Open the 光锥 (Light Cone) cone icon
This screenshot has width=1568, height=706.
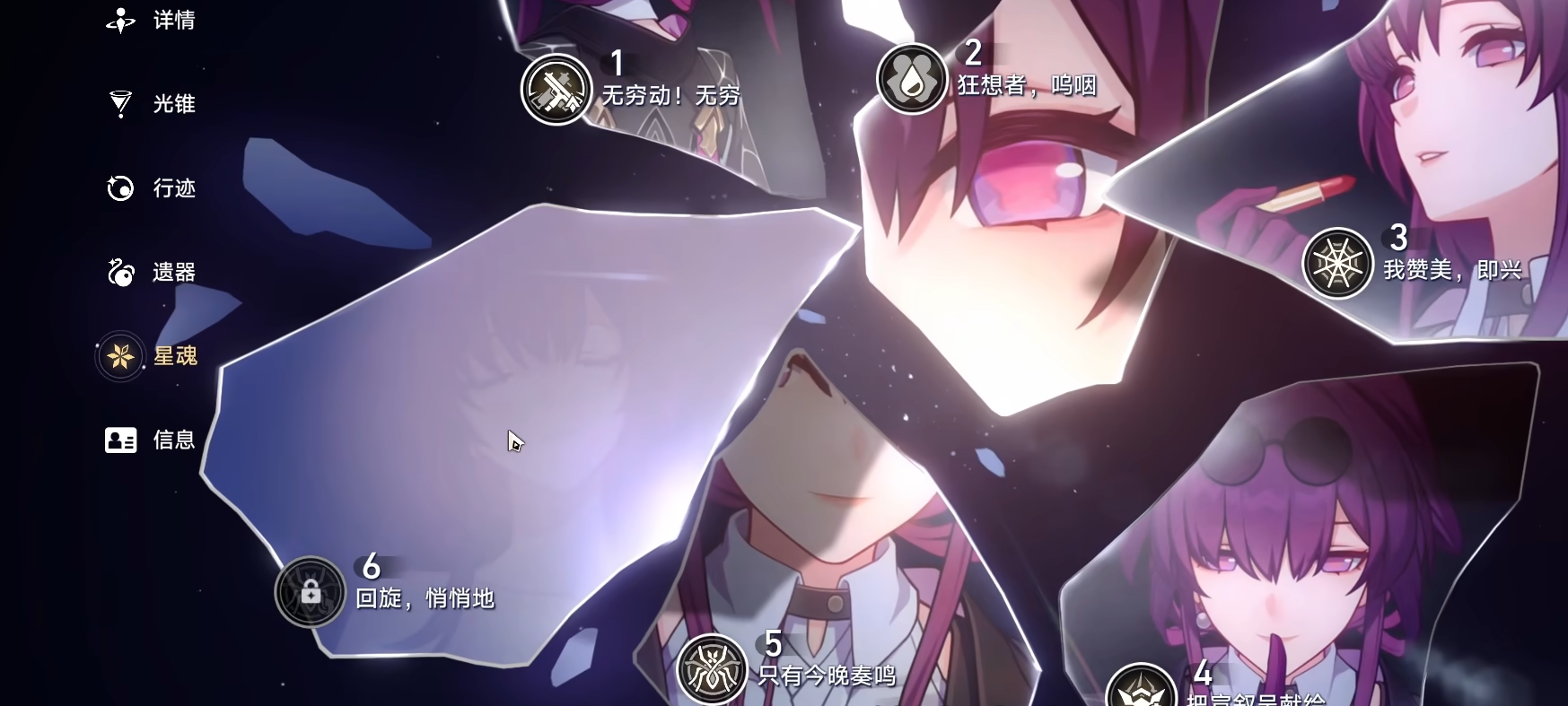tap(119, 104)
